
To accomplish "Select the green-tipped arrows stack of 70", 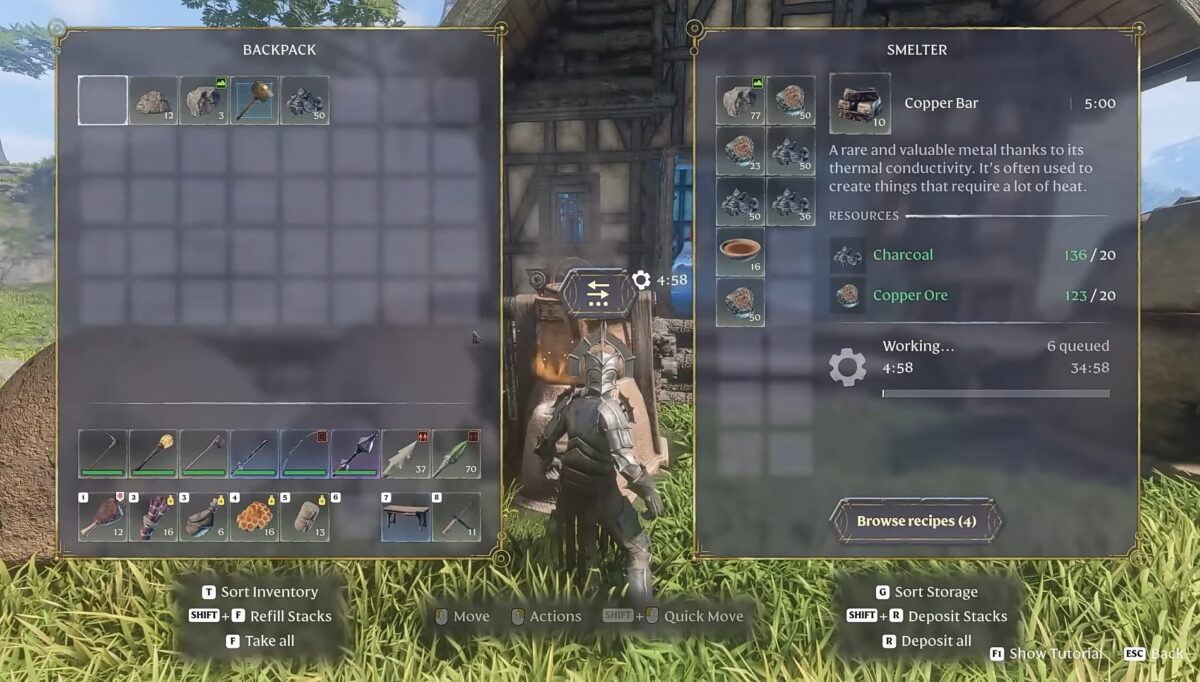I will [x=456, y=454].
